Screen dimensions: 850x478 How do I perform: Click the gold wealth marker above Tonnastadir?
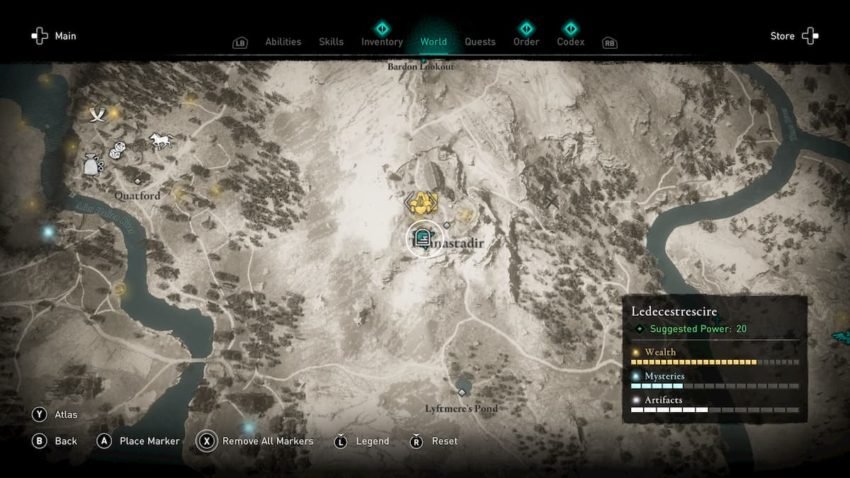coord(425,203)
